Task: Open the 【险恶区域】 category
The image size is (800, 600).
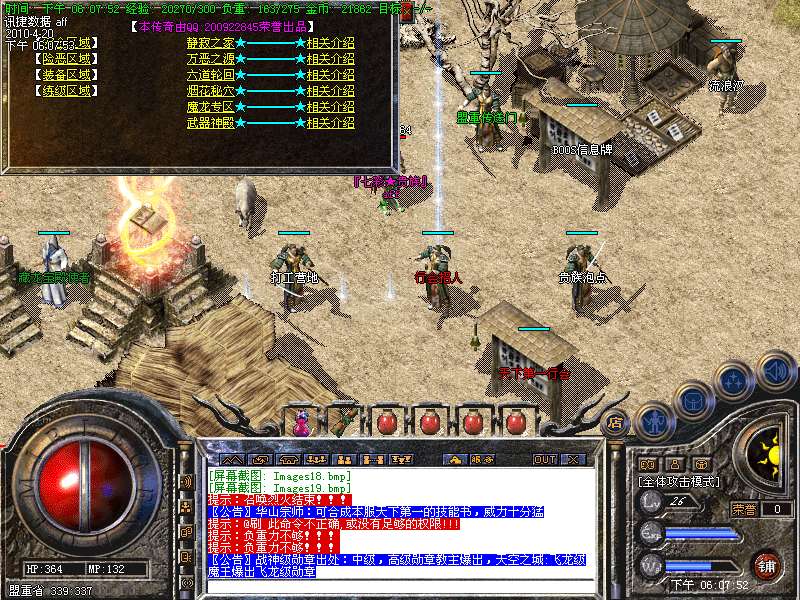Action: click(x=66, y=59)
